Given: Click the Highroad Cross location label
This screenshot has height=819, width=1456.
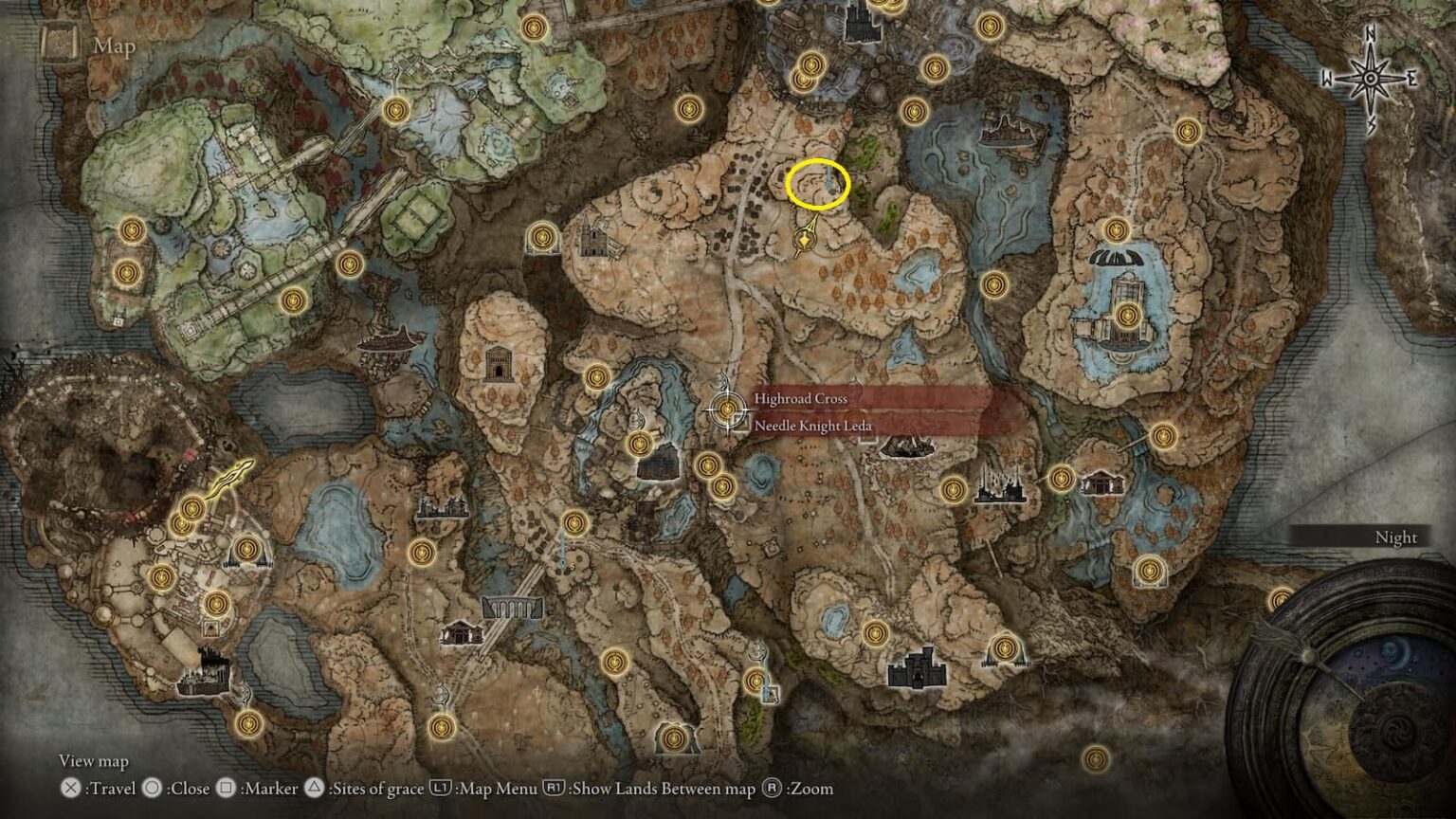Looking at the screenshot, I should coord(800,399).
